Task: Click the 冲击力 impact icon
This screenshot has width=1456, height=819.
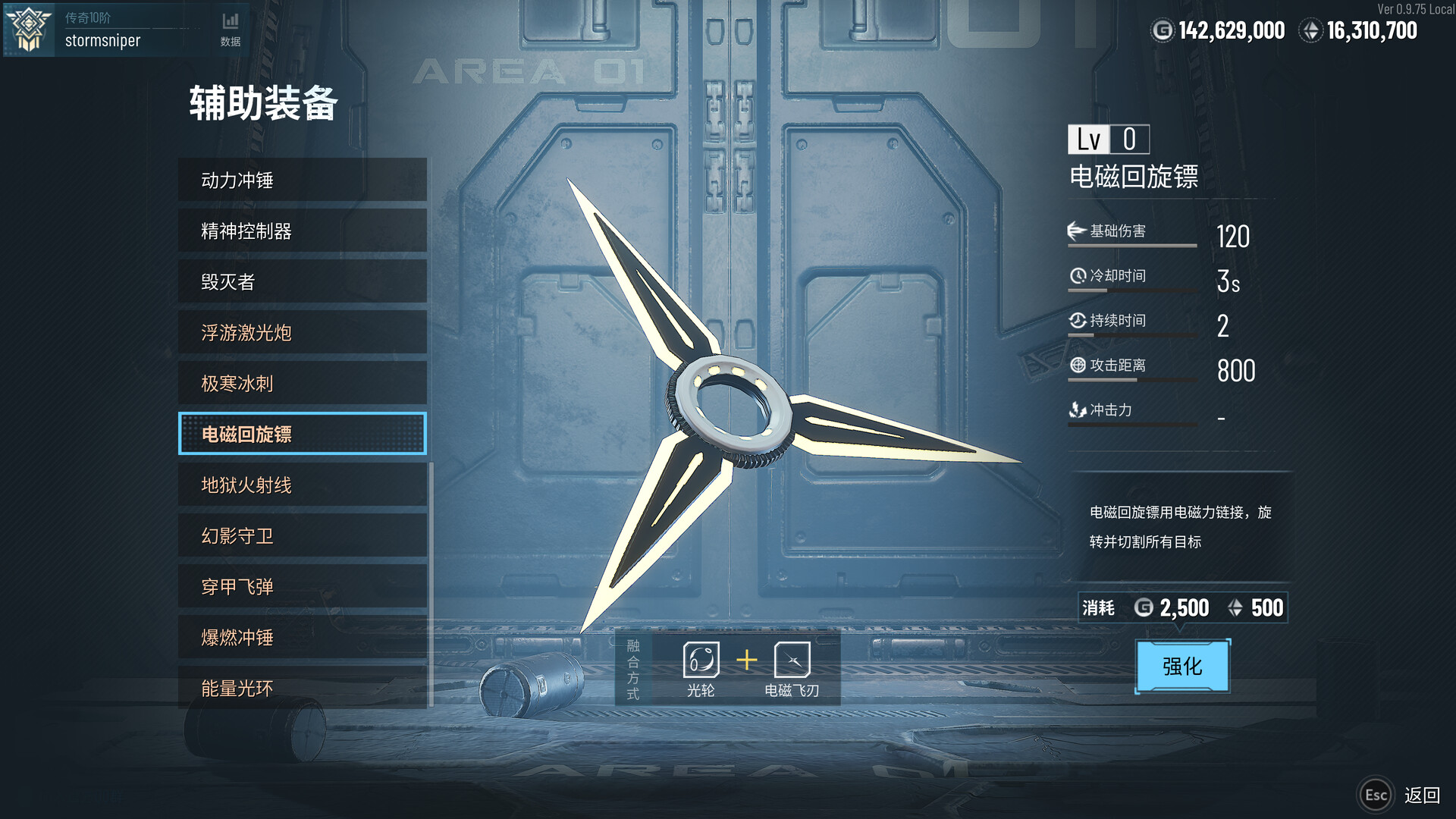Action: pyautogui.click(x=1079, y=410)
